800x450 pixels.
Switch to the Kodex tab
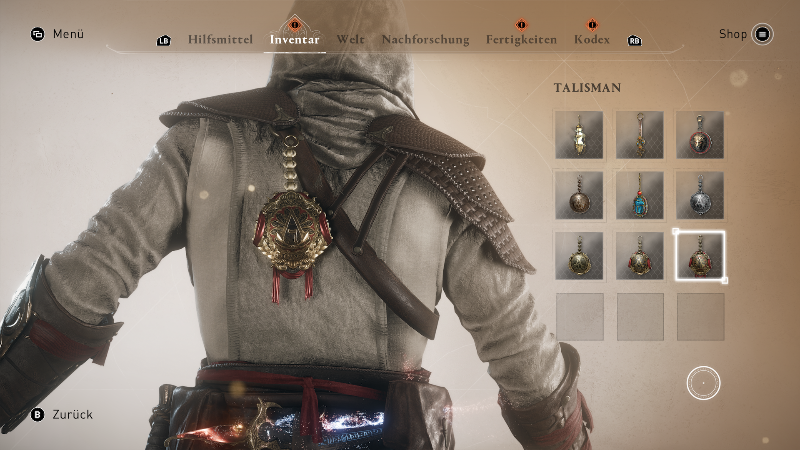click(x=592, y=40)
